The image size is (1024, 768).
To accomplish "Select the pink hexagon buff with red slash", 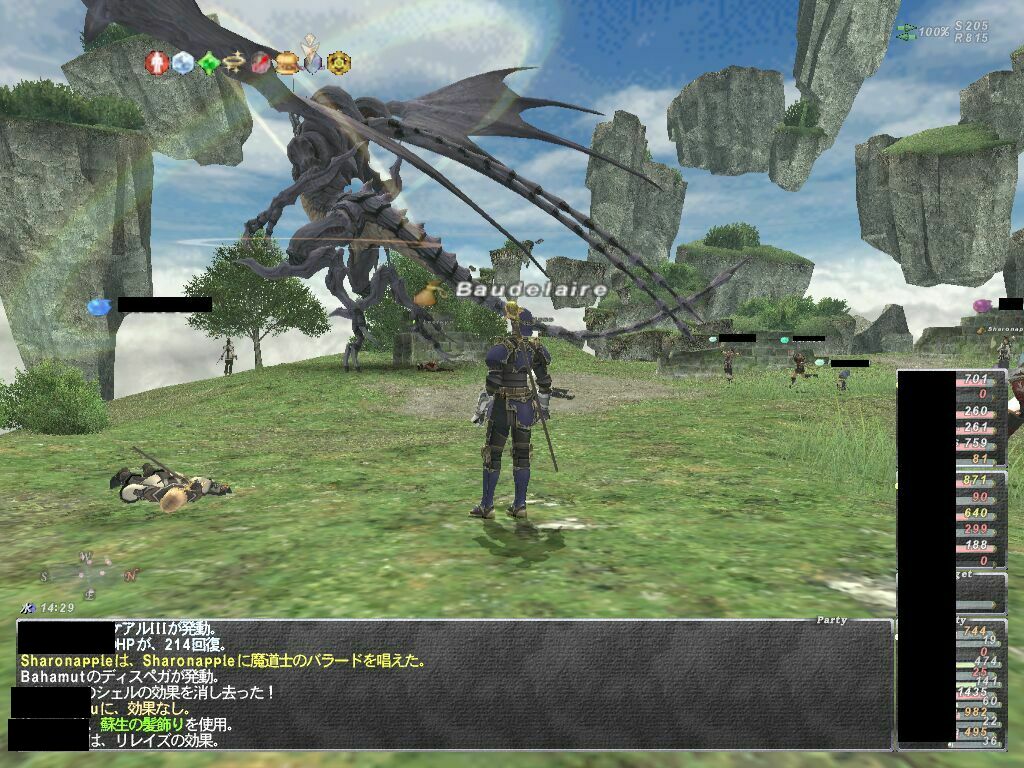I will [x=261, y=63].
